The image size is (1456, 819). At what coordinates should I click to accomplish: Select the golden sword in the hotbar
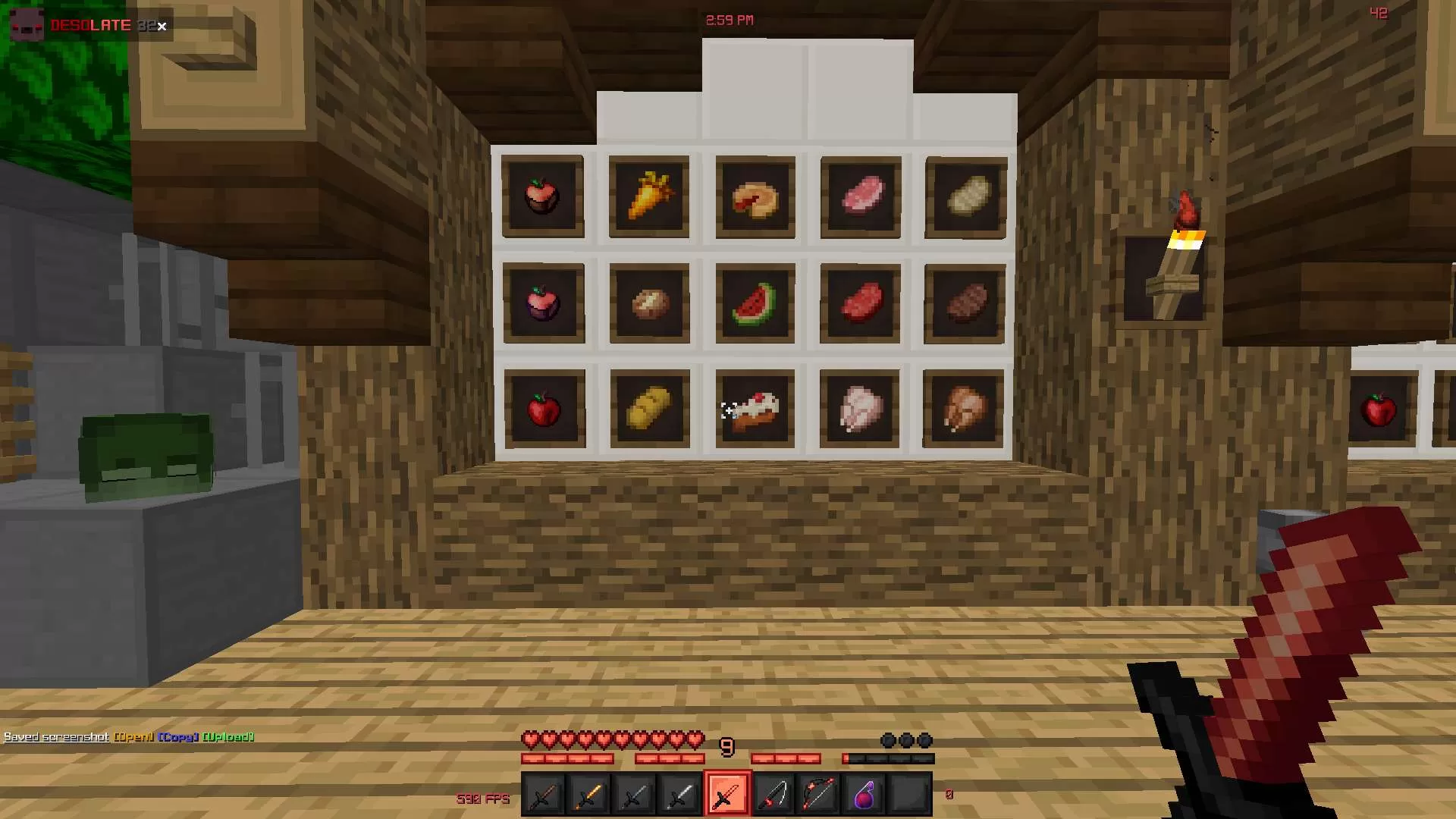point(588,793)
